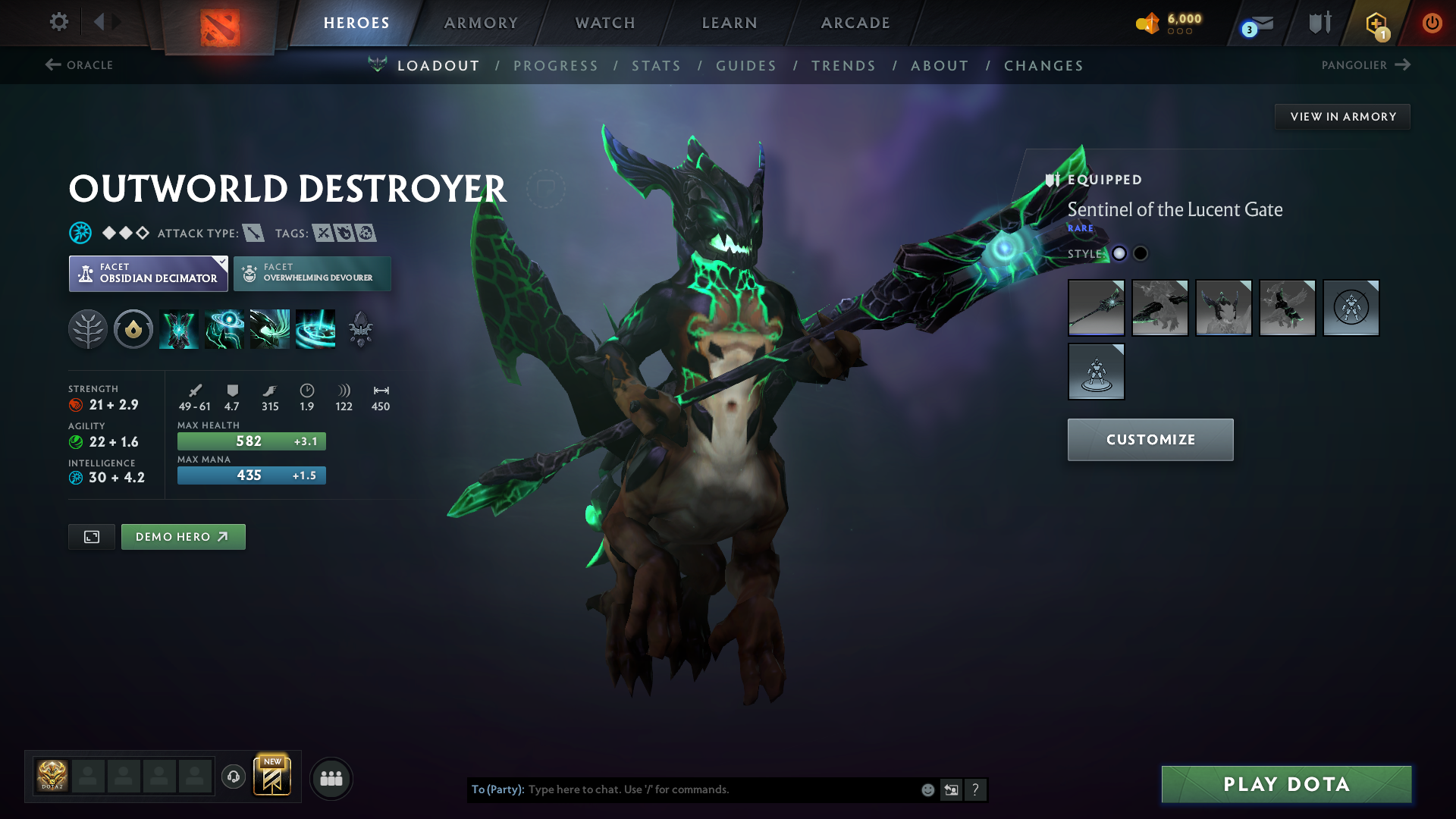This screenshot has width=1456, height=819.
Task: Open the settings gear menu
Action: click(x=59, y=22)
